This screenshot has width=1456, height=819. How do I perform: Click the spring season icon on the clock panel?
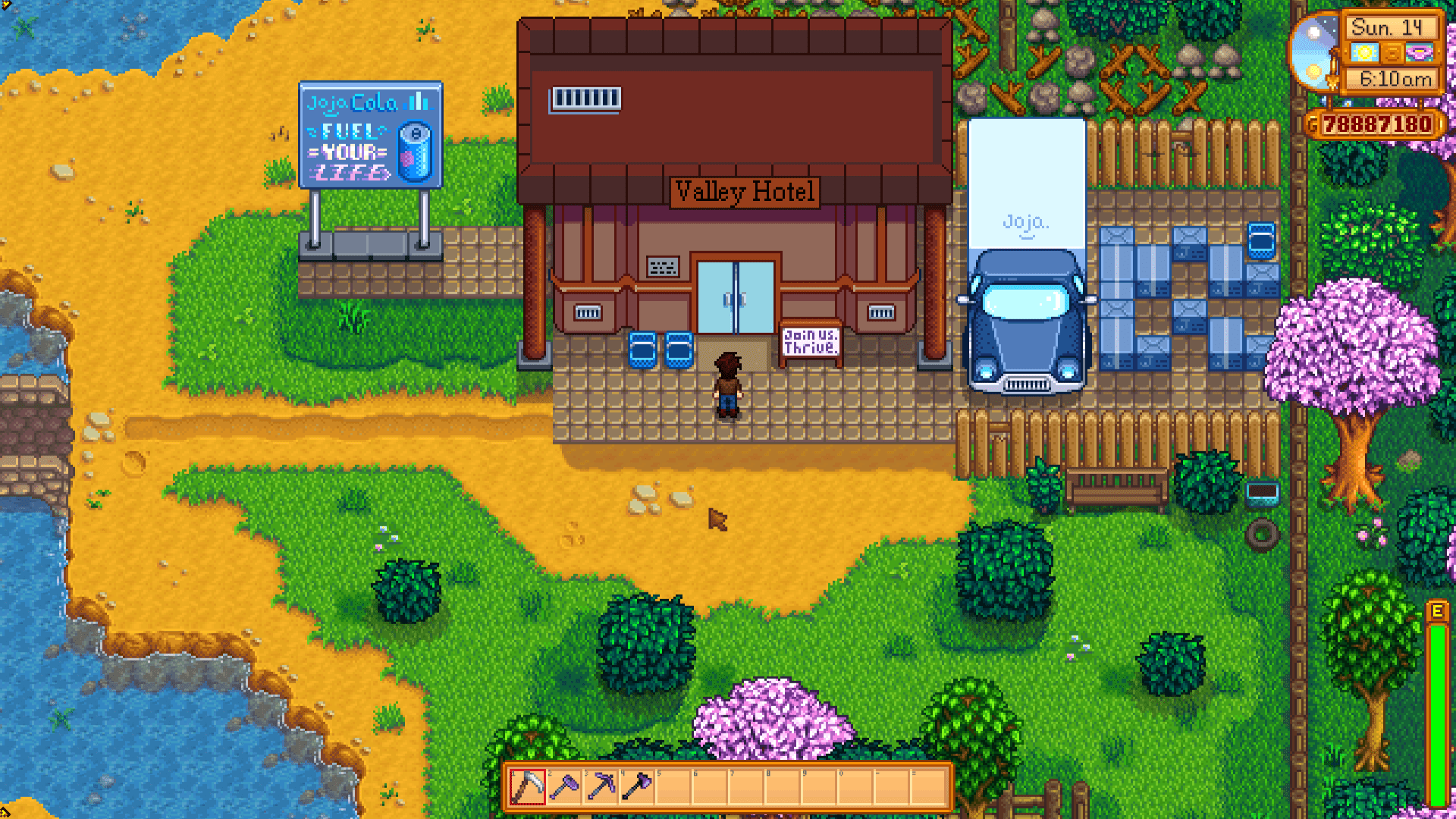pyautogui.click(x=1420, y=53)
